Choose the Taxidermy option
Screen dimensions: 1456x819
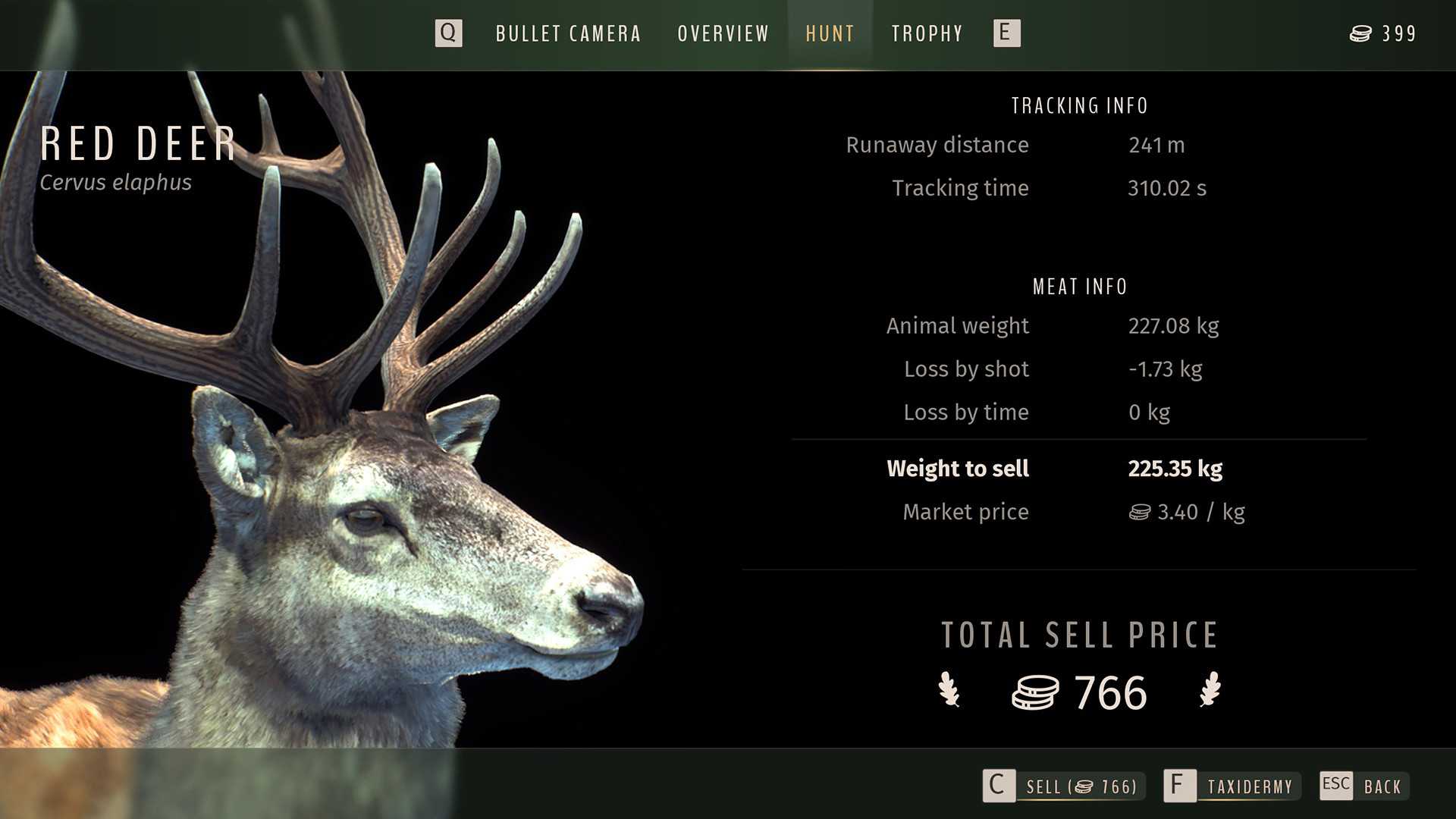[x=1250, y=786]
